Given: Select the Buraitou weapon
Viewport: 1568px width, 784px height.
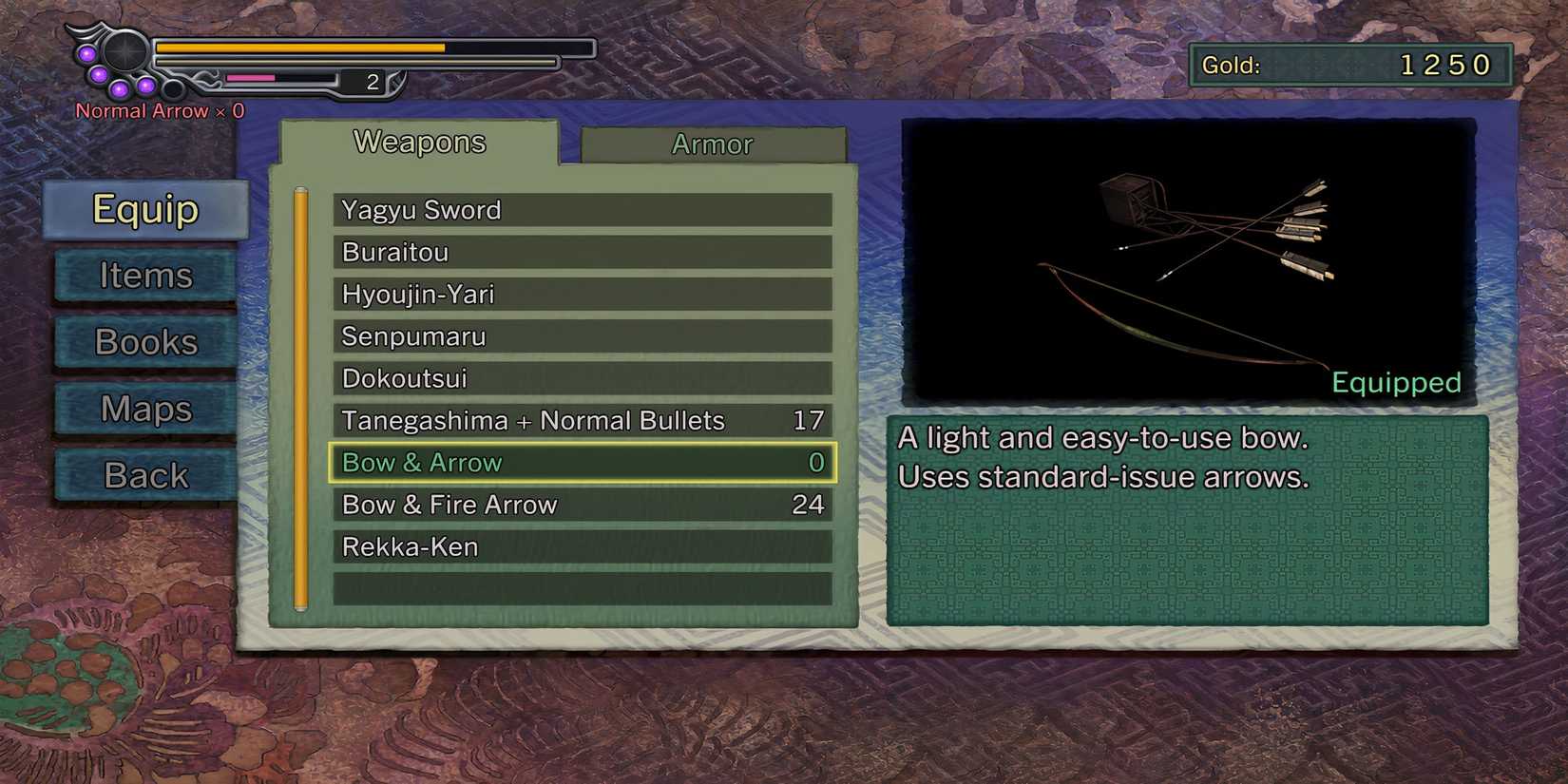Looking at the screenshot, I should pyautogui.click(x=580, y=253).
